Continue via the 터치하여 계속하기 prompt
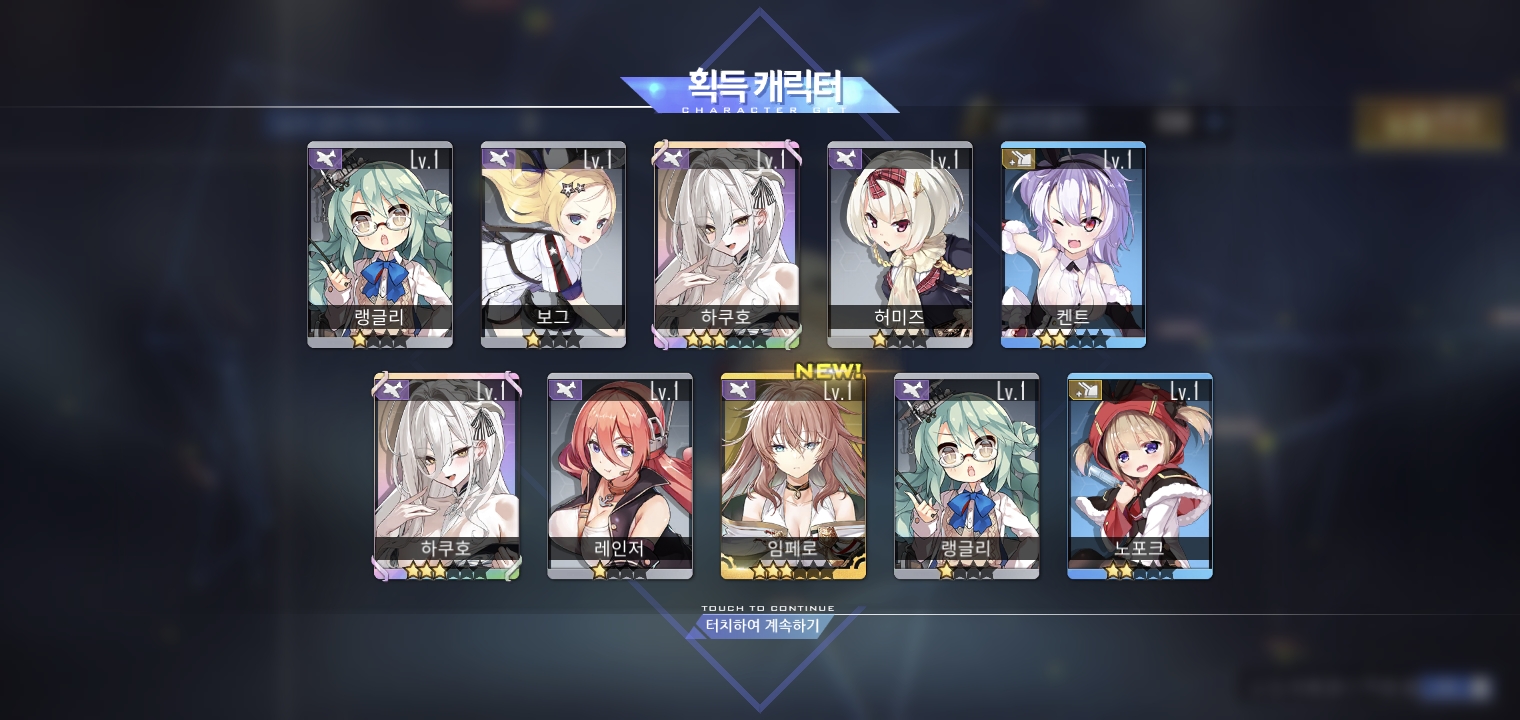The width and height of the screenshot is (1520, 720). tap(762, 626)
